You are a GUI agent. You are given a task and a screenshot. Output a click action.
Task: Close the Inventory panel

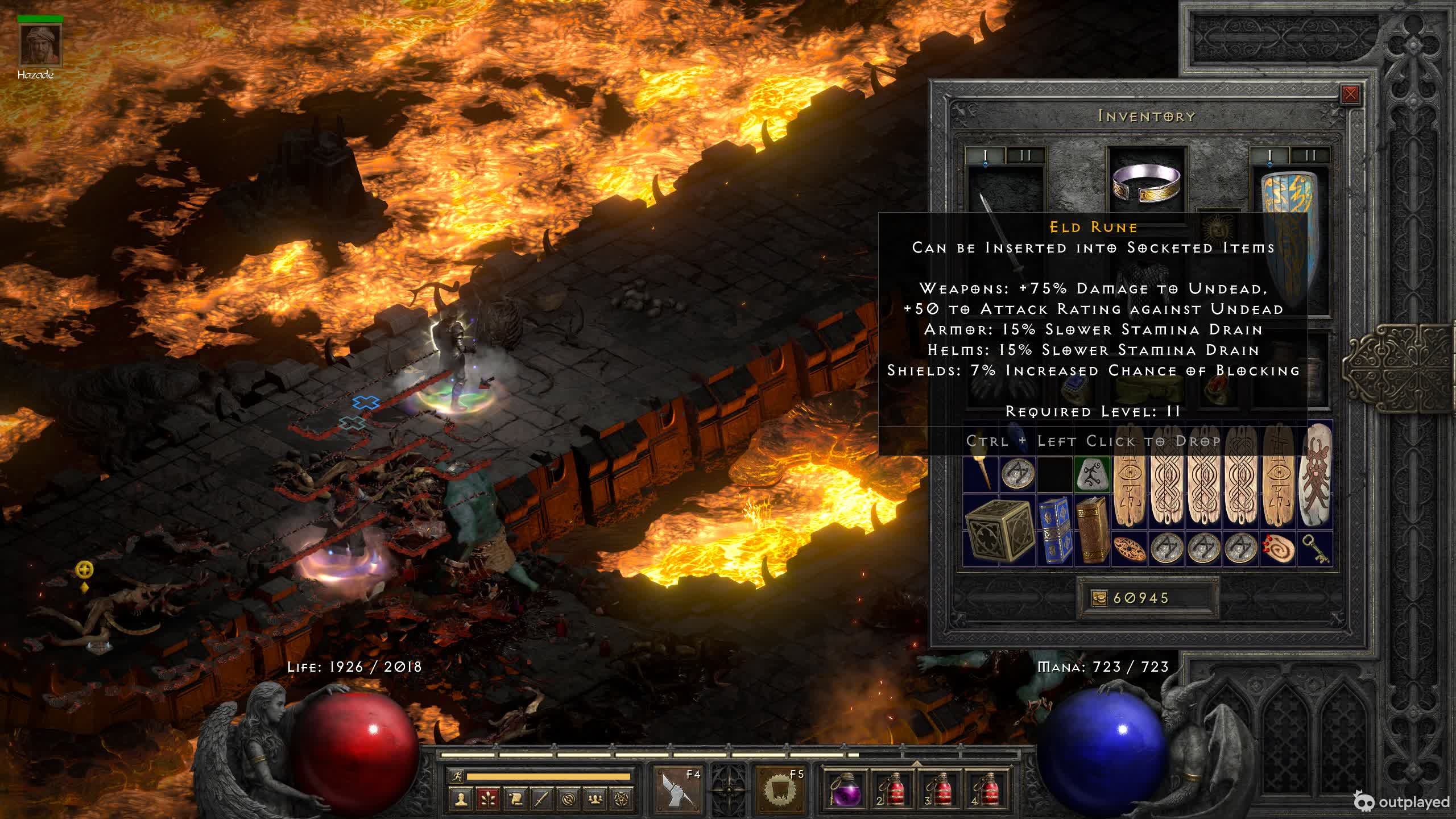point(1350,94)
